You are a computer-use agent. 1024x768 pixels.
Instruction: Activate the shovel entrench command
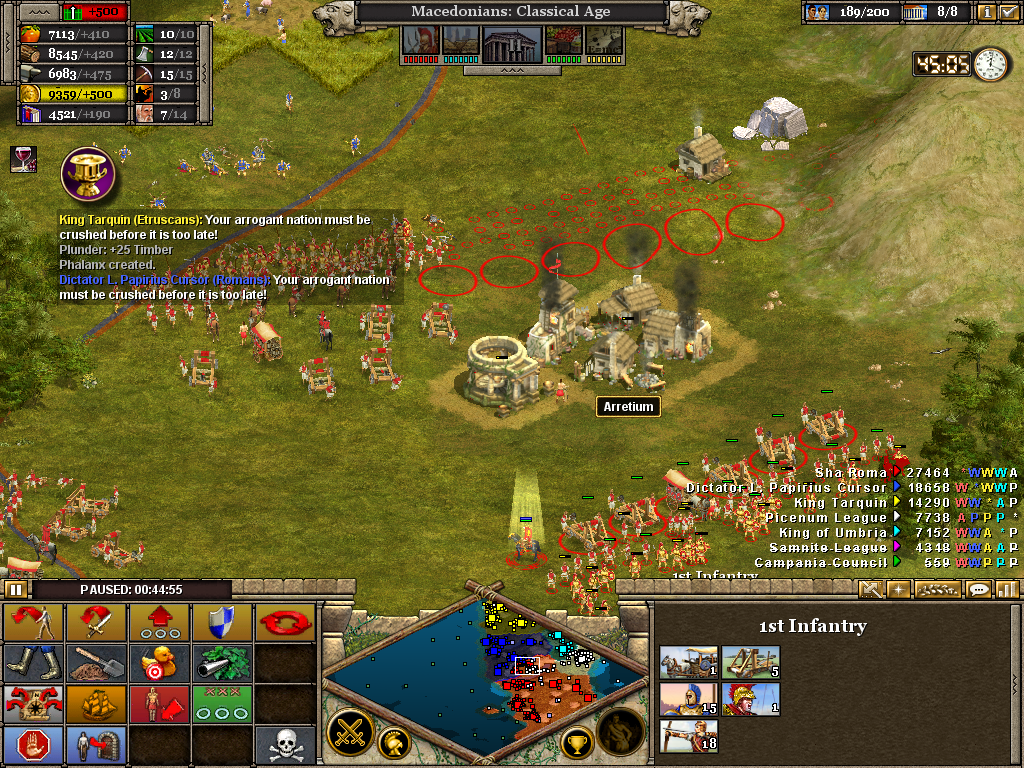(96, 663)
